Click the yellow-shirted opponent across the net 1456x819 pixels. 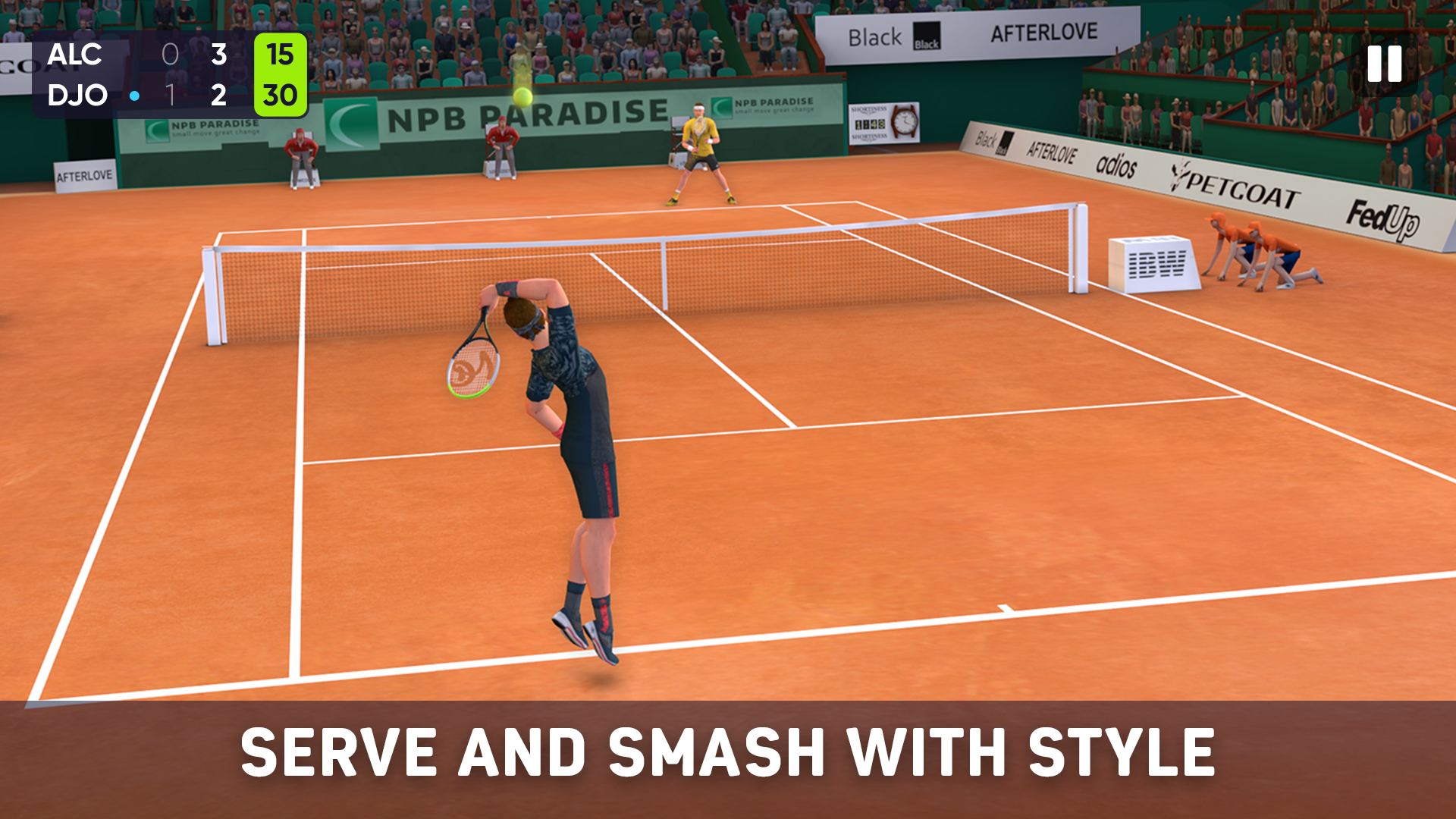point(699,148)
